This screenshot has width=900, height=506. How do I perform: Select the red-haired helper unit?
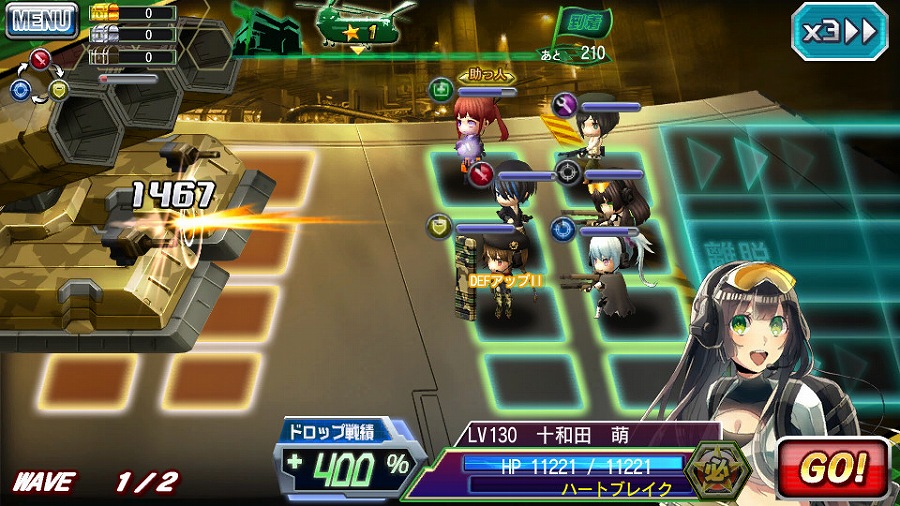[x=470, y=131]
